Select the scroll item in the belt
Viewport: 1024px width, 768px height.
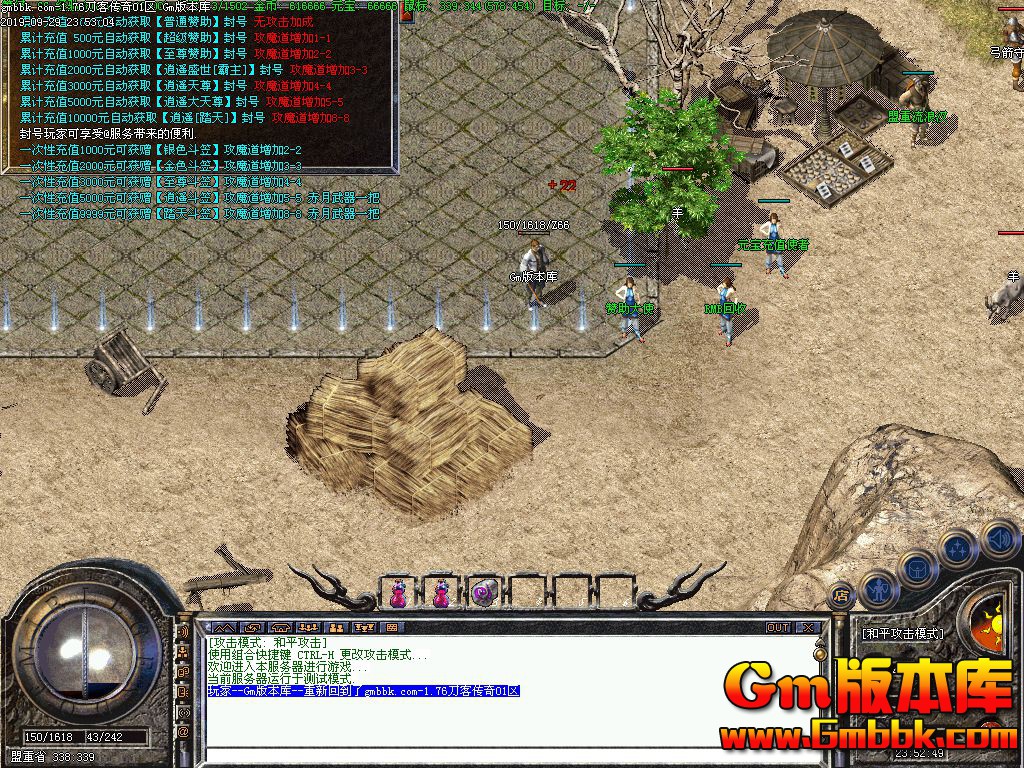[x=485, y=592]
